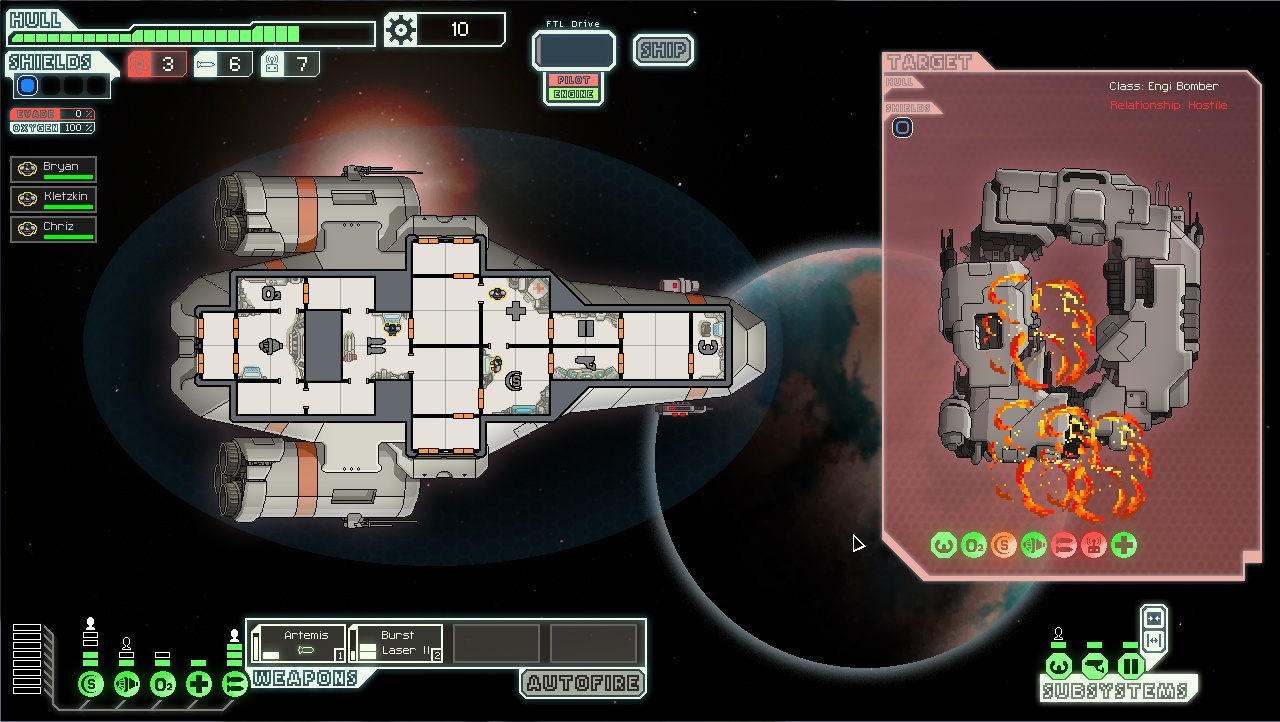
Task: Open the SHIP upgrade screen
Action: tap(663, 50)
